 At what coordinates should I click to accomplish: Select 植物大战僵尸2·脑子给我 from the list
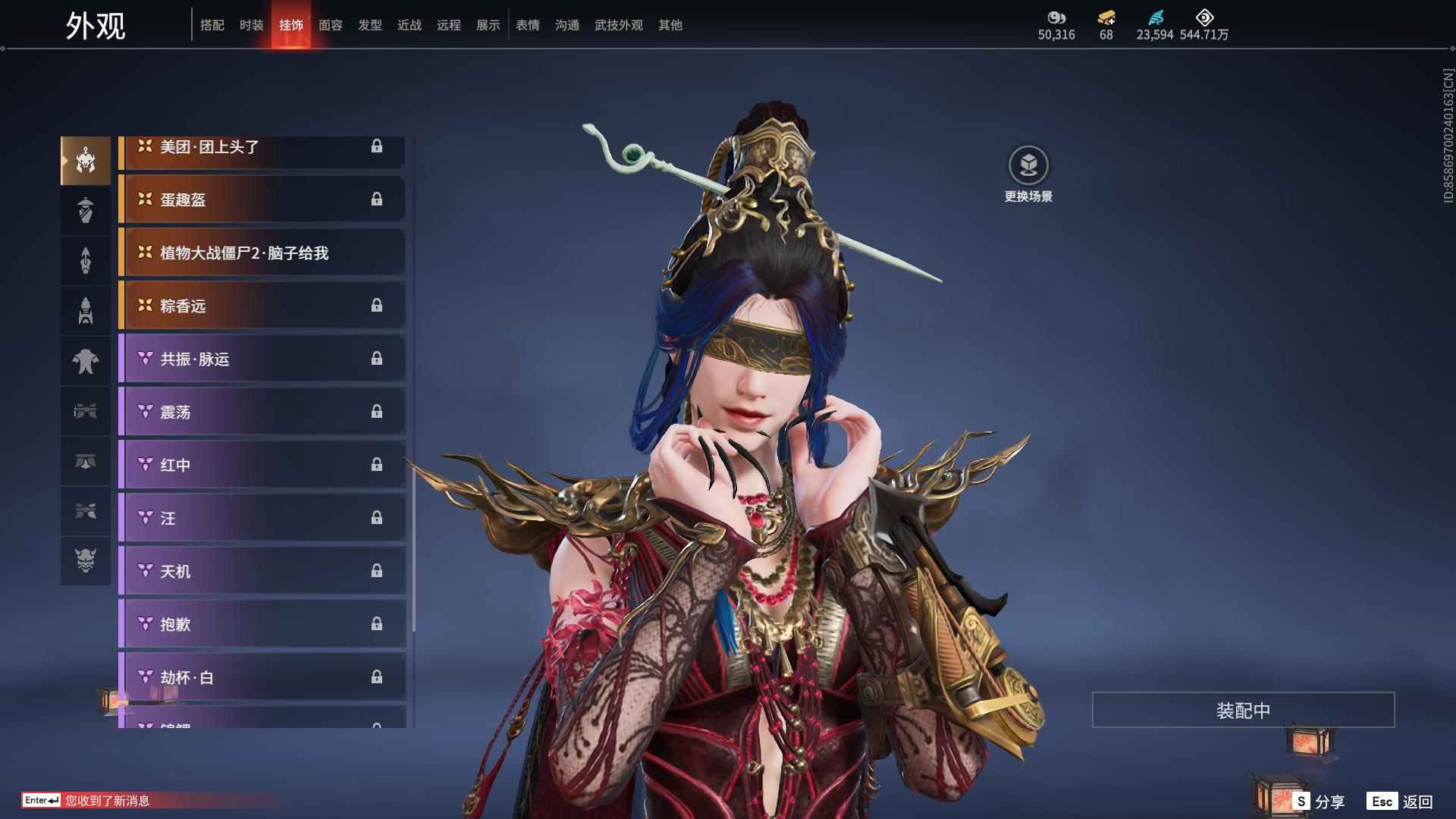[262, 253]
